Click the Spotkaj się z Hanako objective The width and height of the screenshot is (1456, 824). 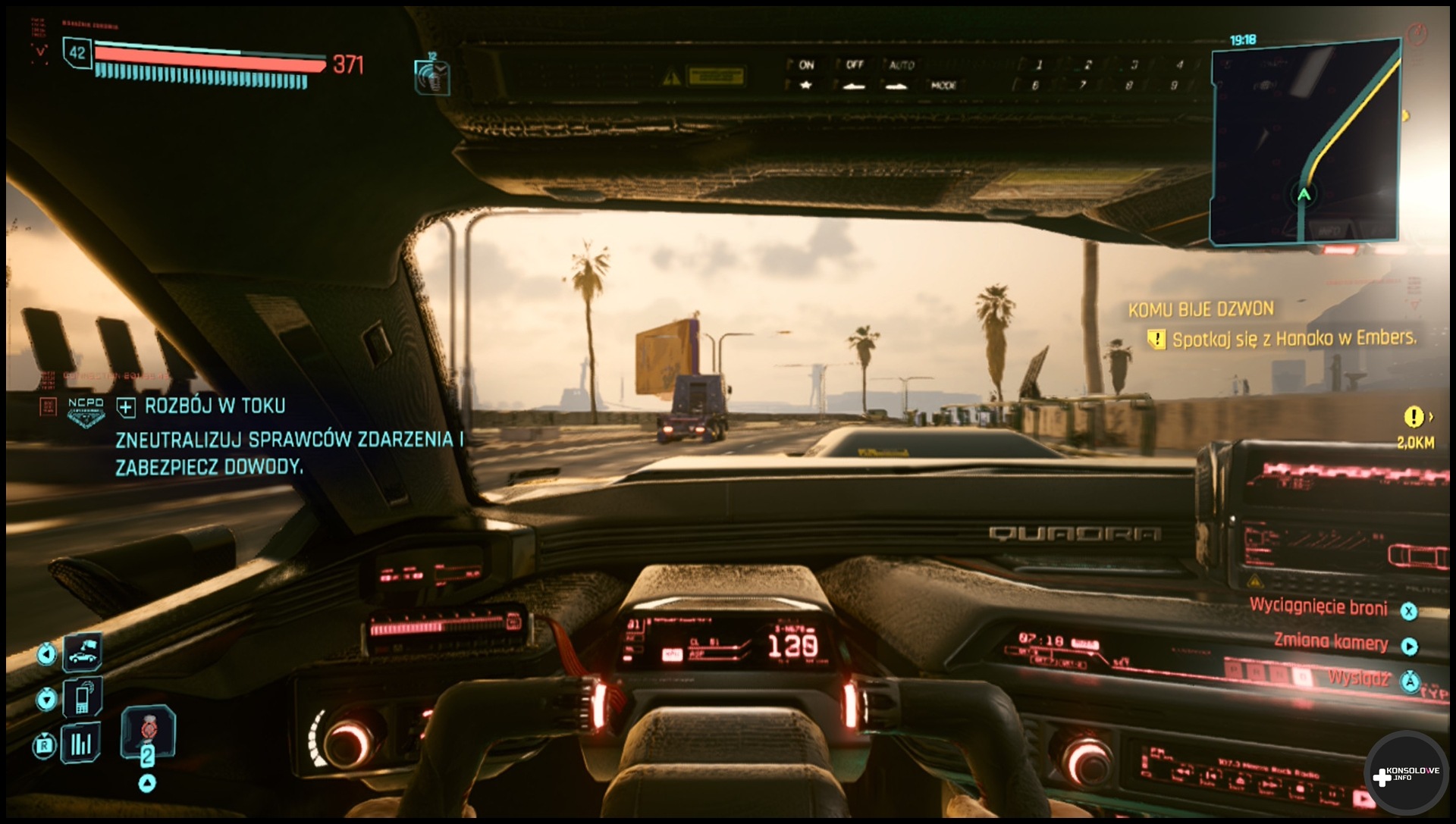coord(1293,339)
